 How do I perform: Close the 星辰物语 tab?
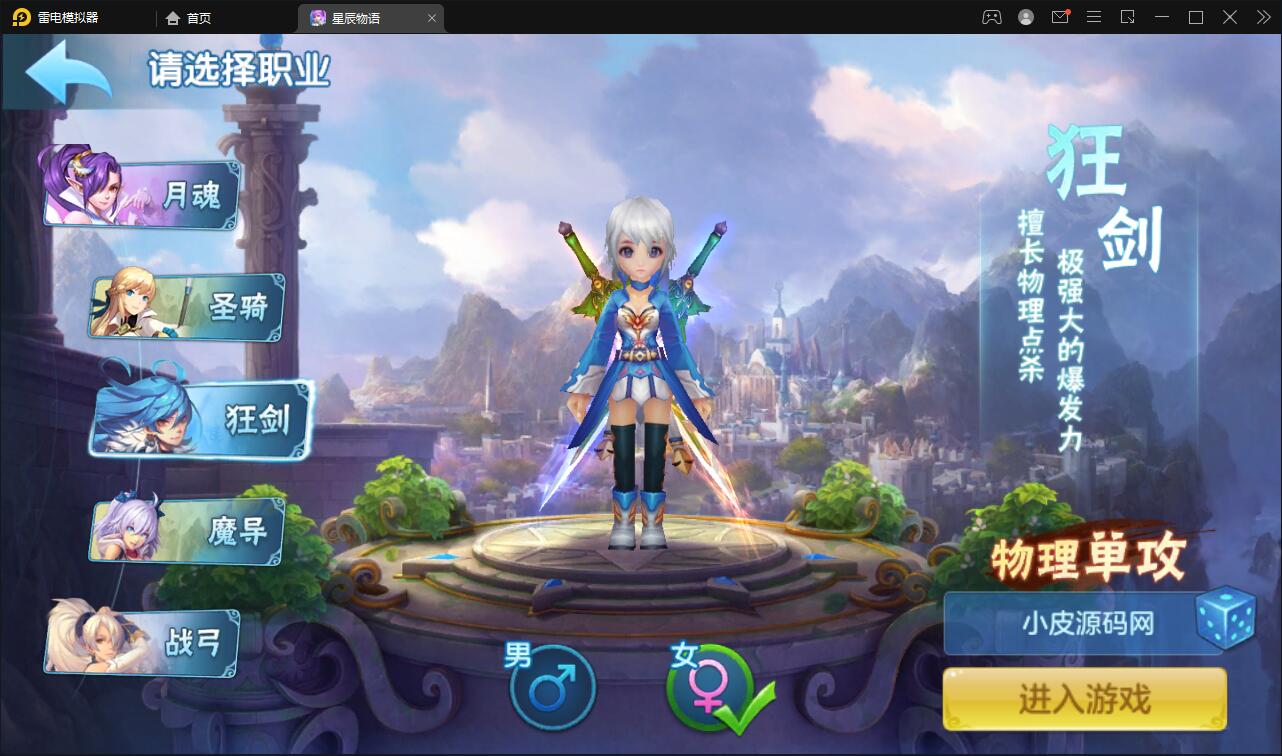click(x=432, y=17)
